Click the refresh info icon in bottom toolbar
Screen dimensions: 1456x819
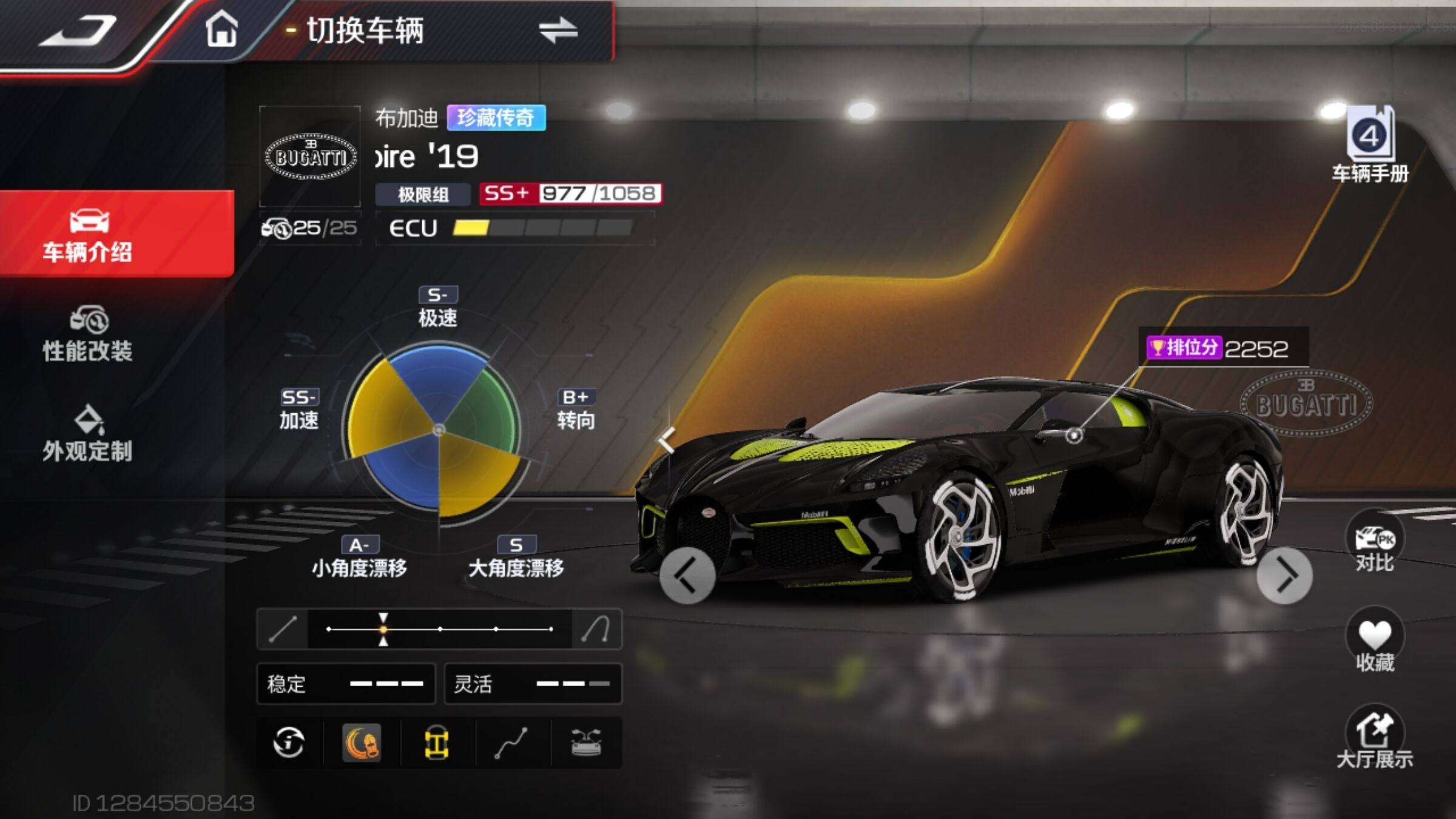pyautogui.click(x=289, y=743)
